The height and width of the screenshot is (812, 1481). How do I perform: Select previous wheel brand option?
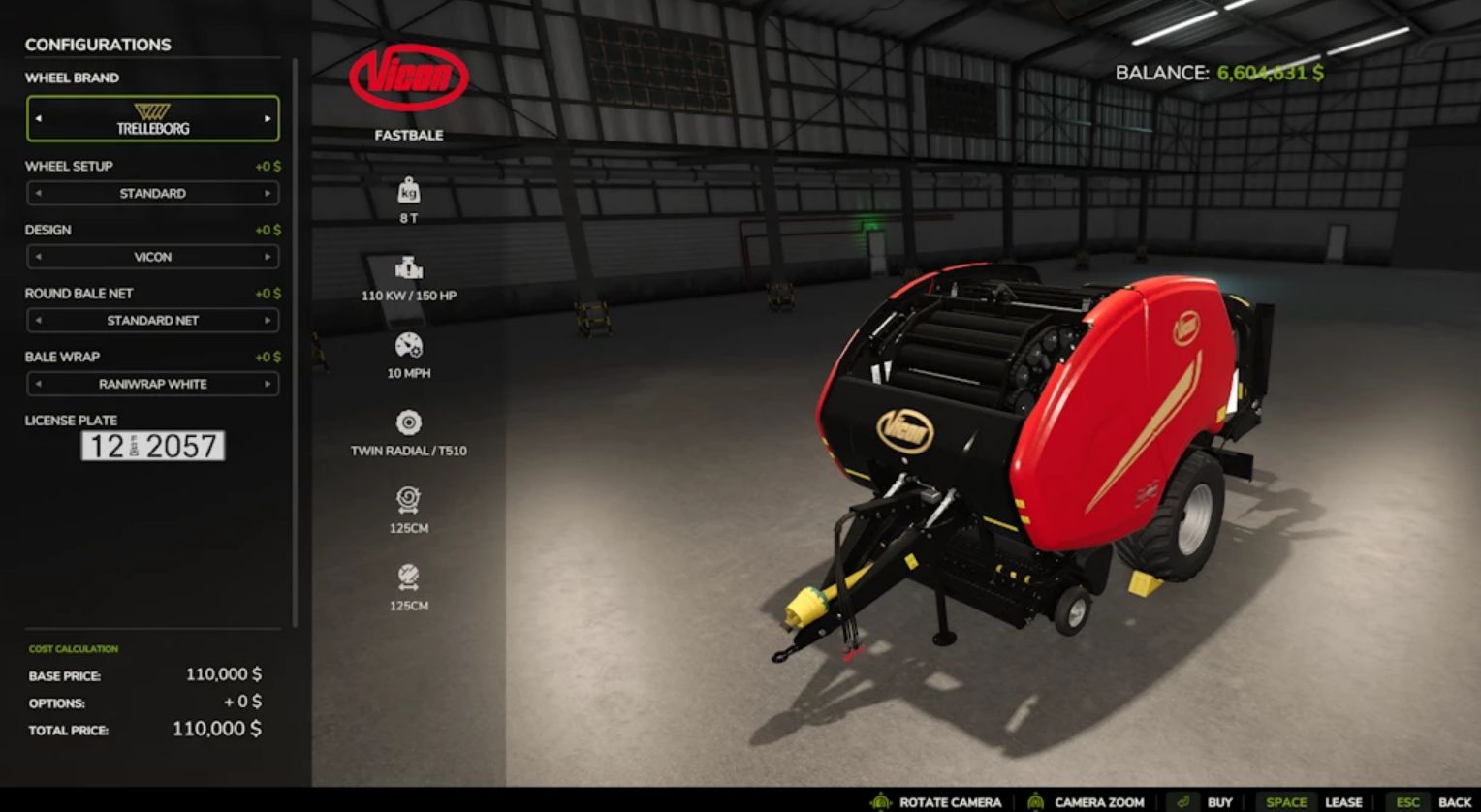click(39, 119)
